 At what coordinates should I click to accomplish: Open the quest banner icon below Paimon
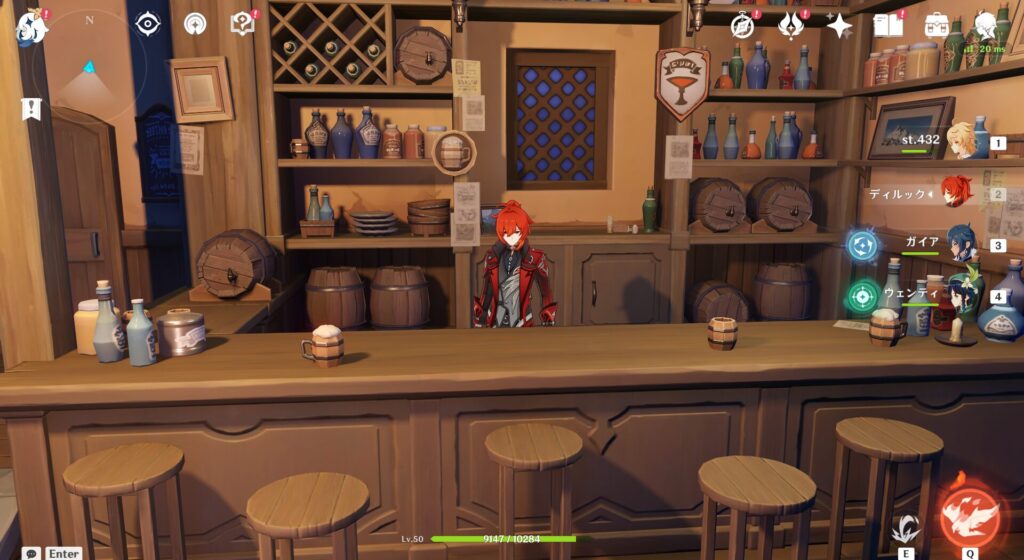pyautogui.click(x=31, y=109)
